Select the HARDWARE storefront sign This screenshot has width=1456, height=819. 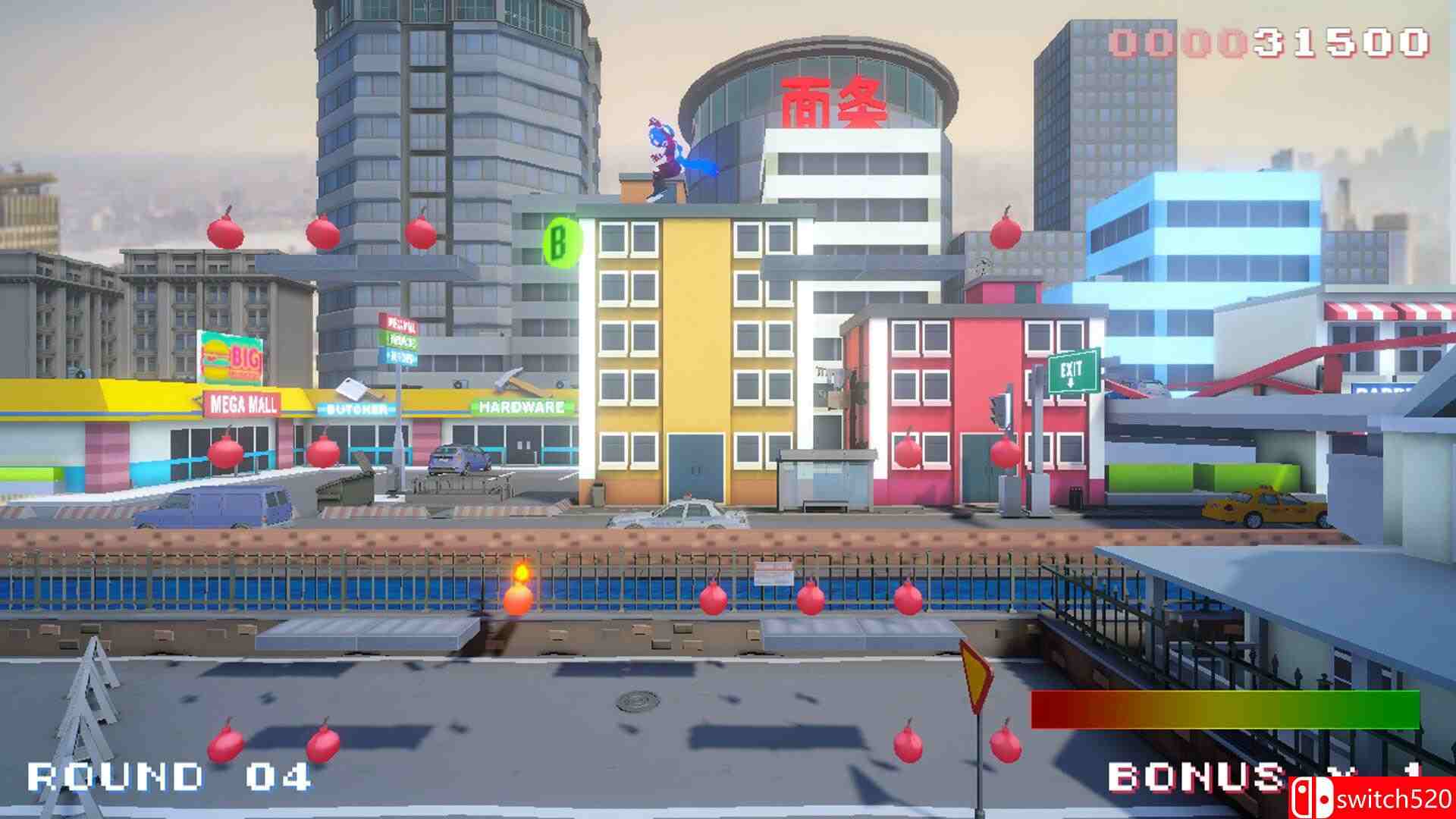point(520,408)
